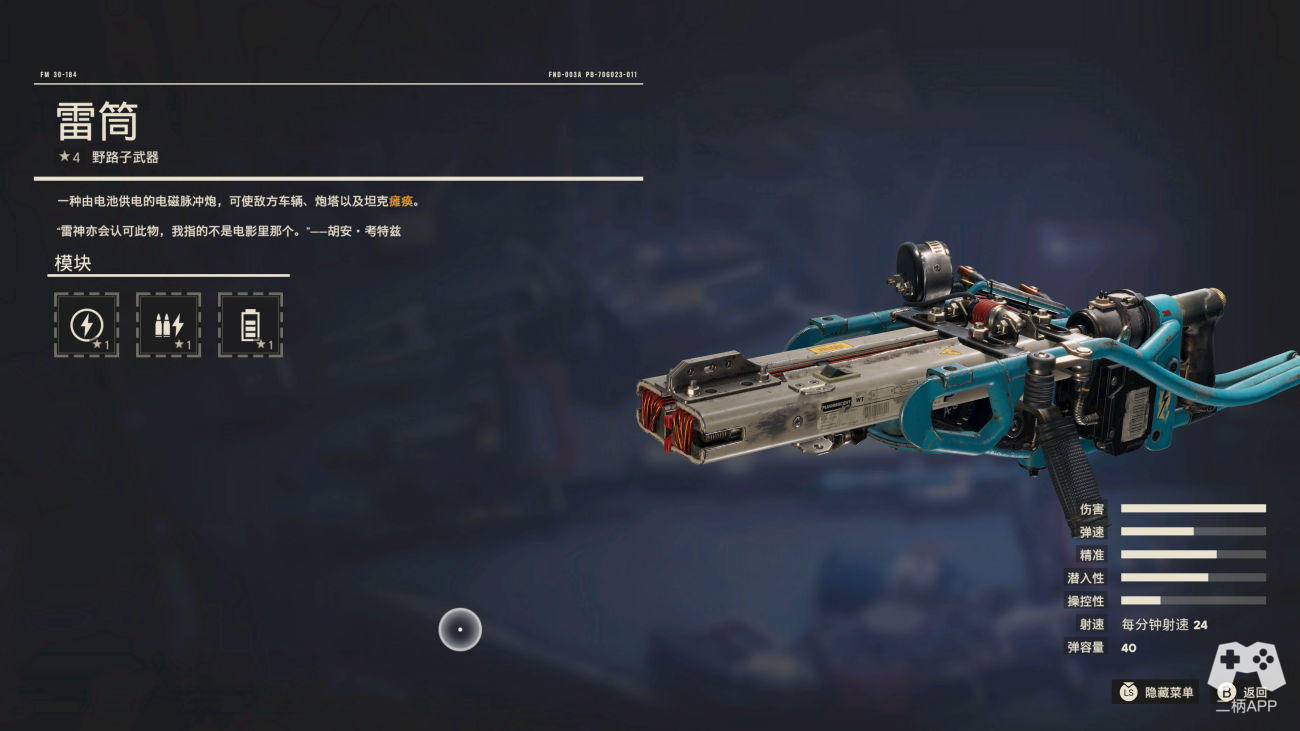Click the 隐藏菜单 hide menu button
The image size is (1300, 731).
(x=1157, y=692)
